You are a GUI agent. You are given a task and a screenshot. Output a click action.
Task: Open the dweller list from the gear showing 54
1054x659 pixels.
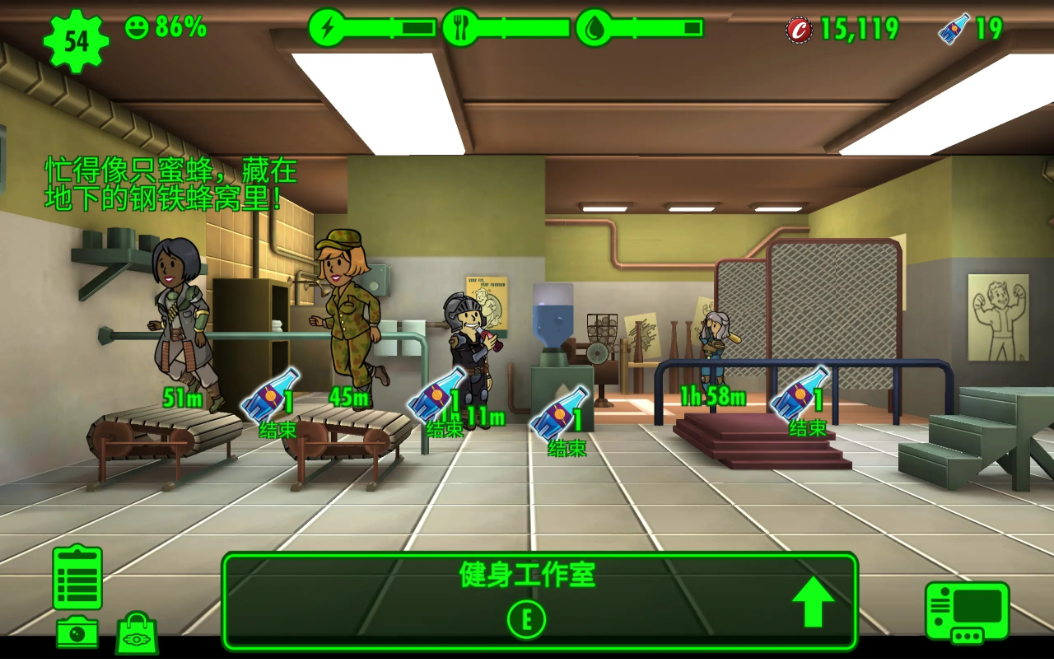tap(76, 40)
